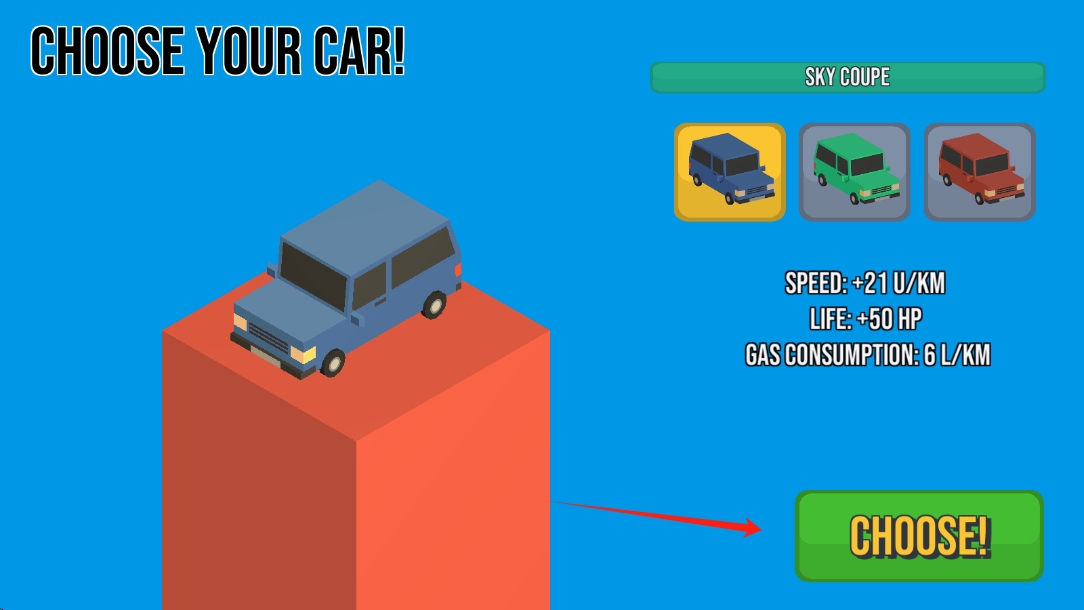Confirm selection with the CHOOSE! button
This screenshot has height=610, width=1084.
(919, 536)
